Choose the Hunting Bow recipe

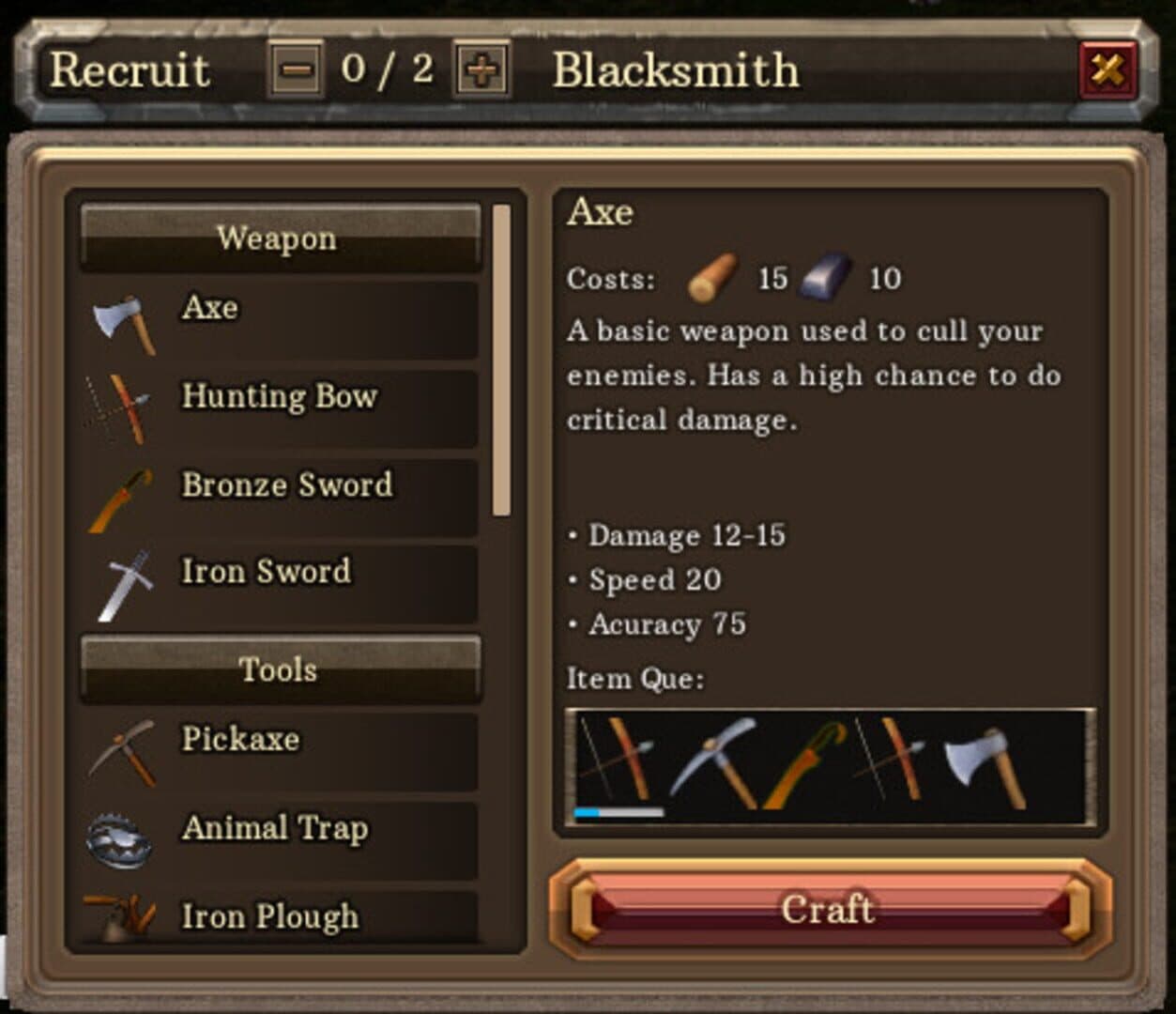(280, 407)
